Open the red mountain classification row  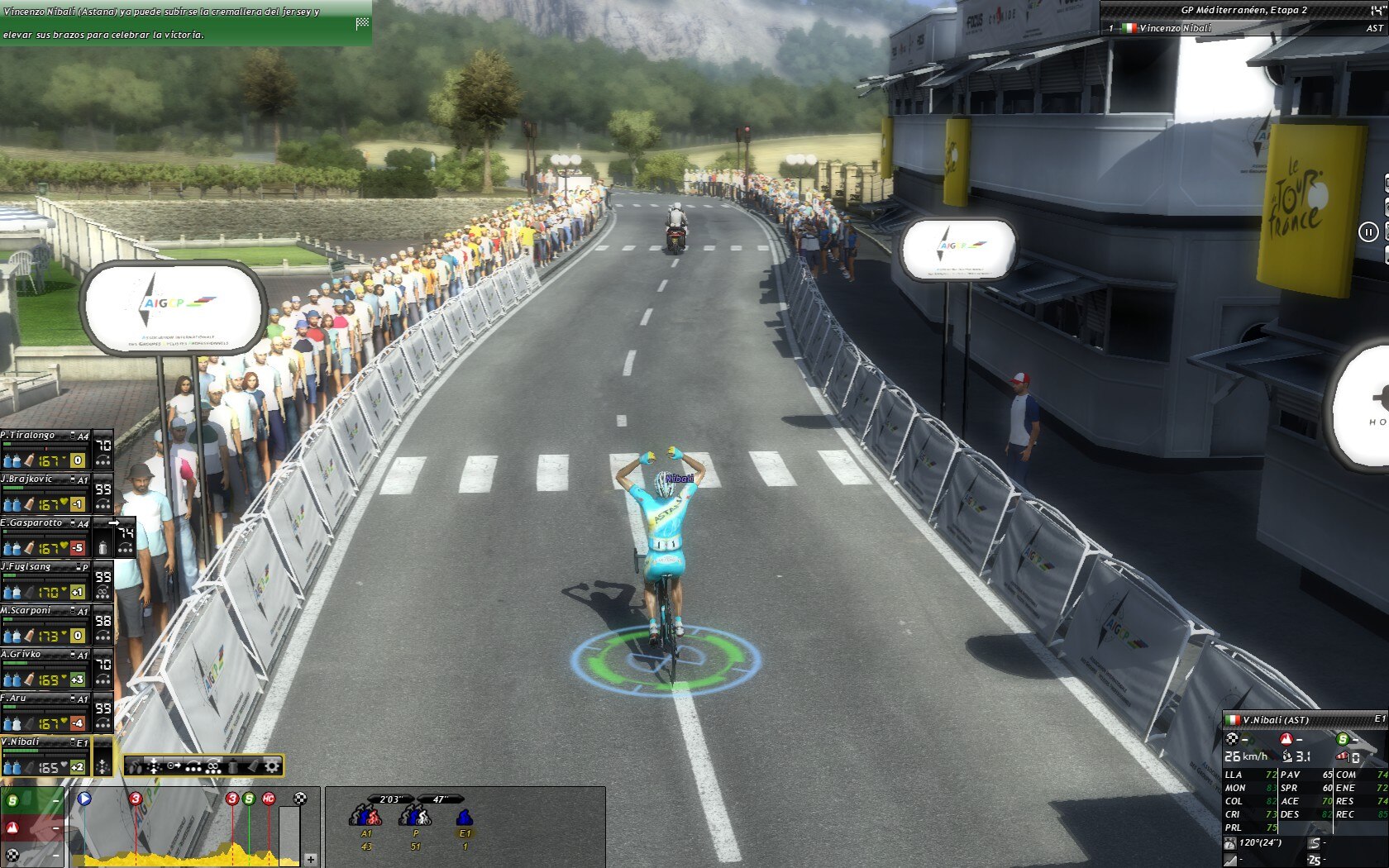[x=31, y=827]
